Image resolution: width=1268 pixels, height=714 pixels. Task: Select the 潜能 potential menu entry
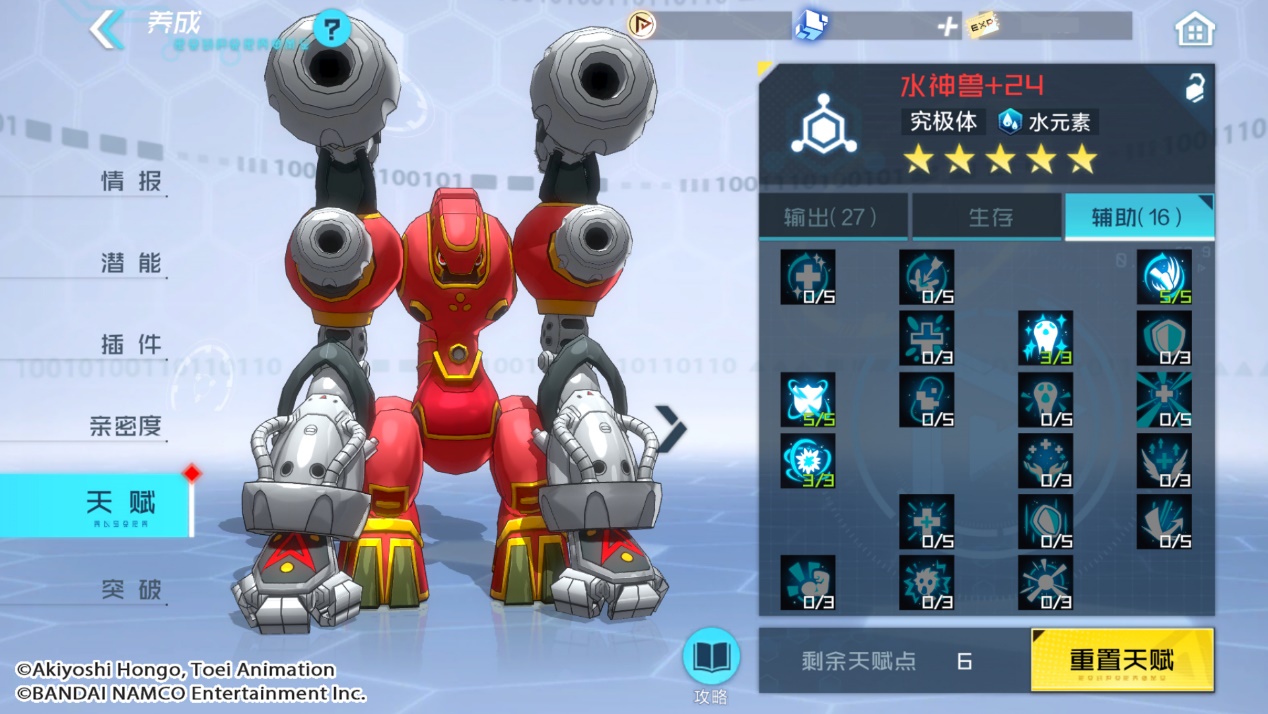pyautogui.click(x=131, y=264)
